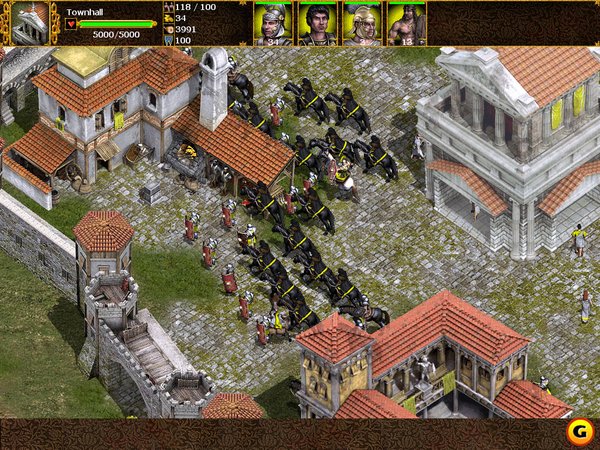Choose the silver-helmeted hero portrait
The height and width of the screenshot is (450, 600).
[273, 24]
